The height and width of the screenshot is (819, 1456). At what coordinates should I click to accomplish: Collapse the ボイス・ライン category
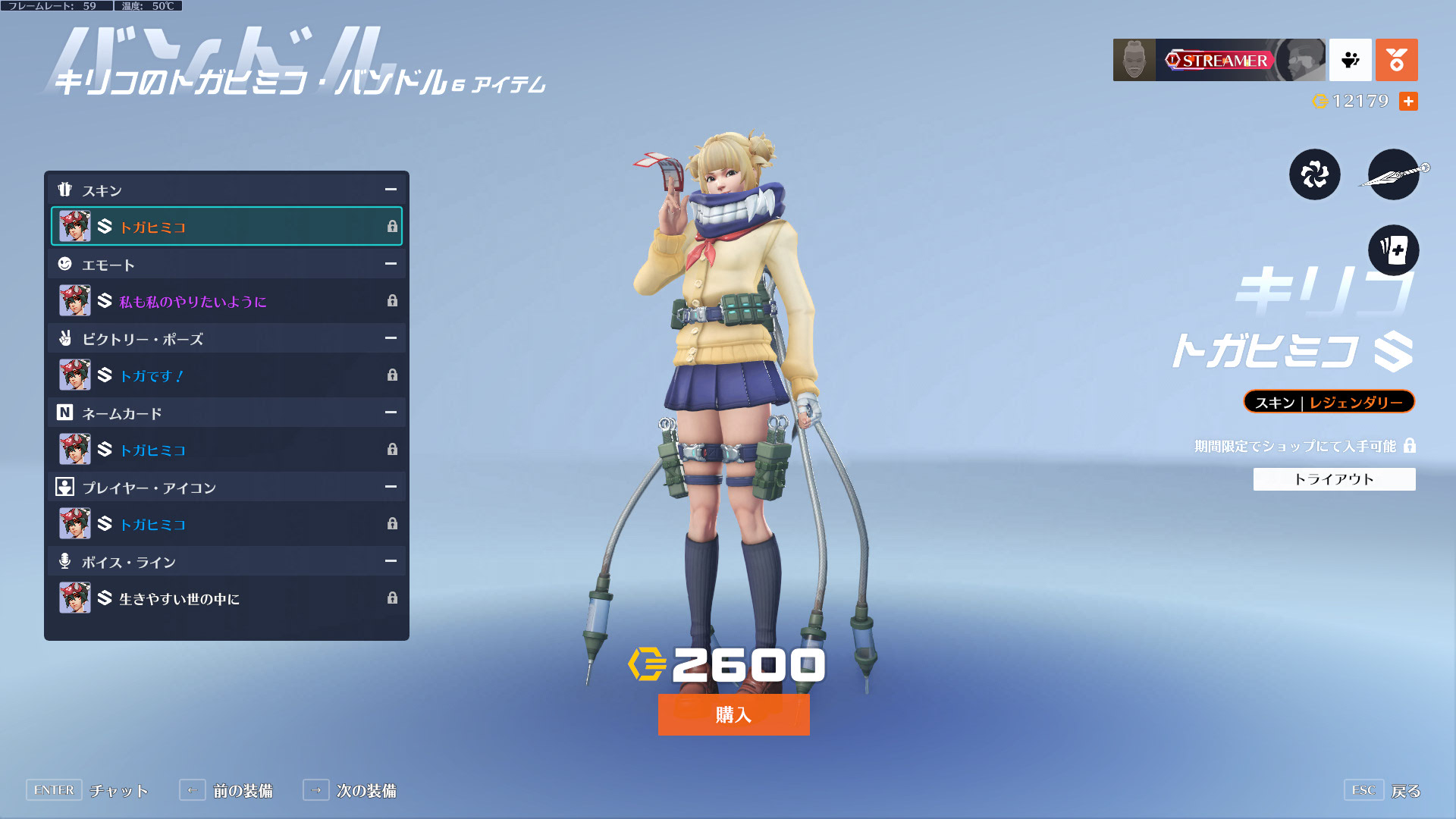391,561
